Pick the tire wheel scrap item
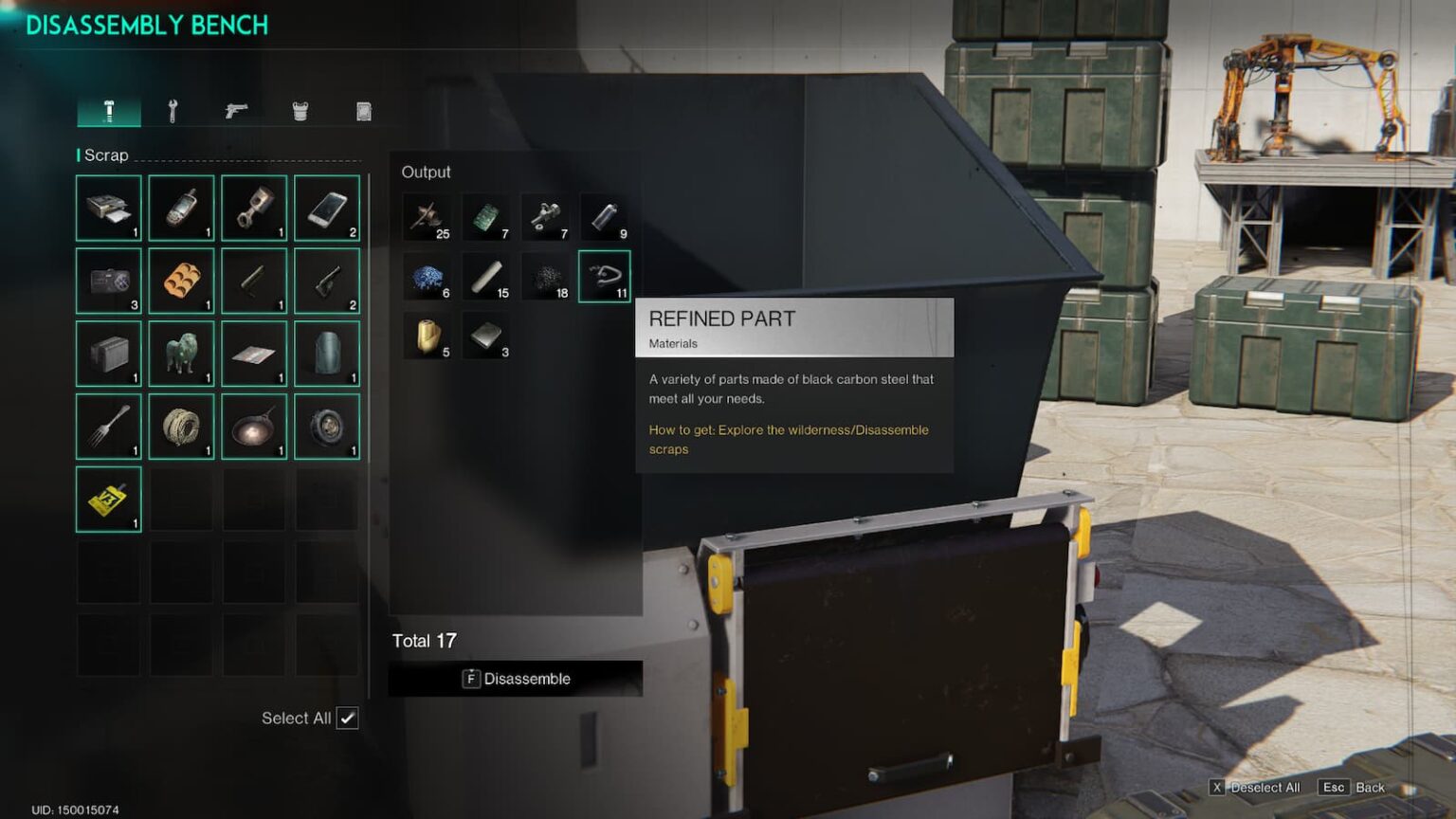The height and width of the screenshot is (819, 1456). click(x=326, y=426)
